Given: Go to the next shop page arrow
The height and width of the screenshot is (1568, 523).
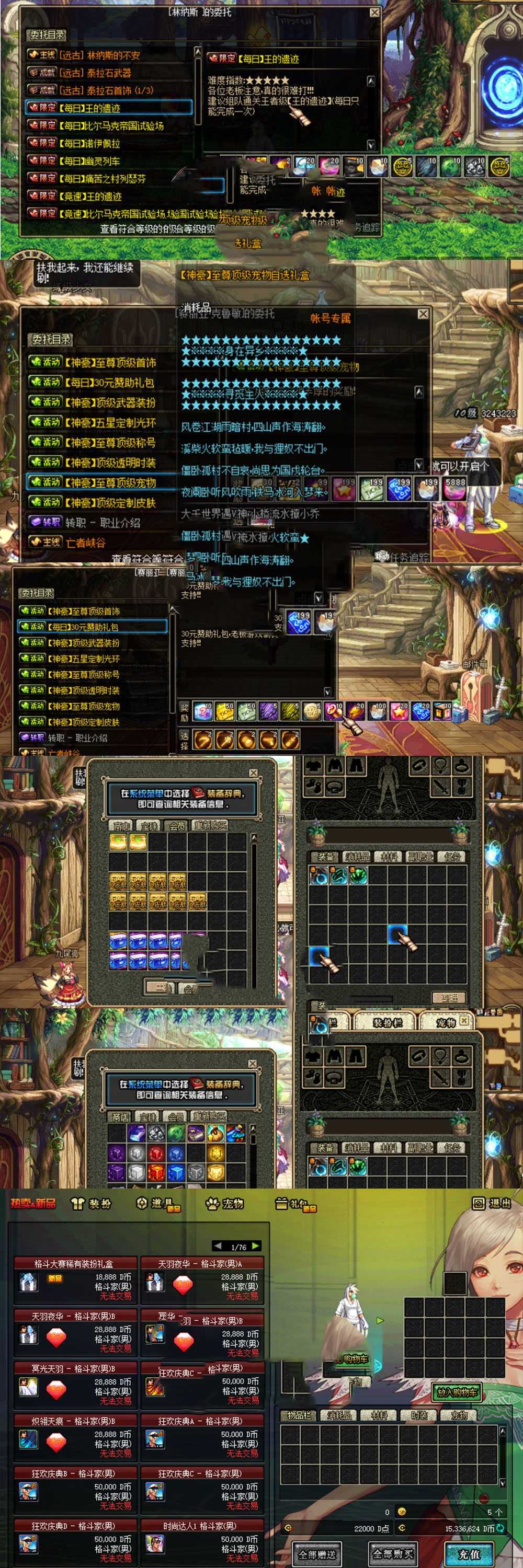Looking at the screenshot, I should click(256, 1246).
